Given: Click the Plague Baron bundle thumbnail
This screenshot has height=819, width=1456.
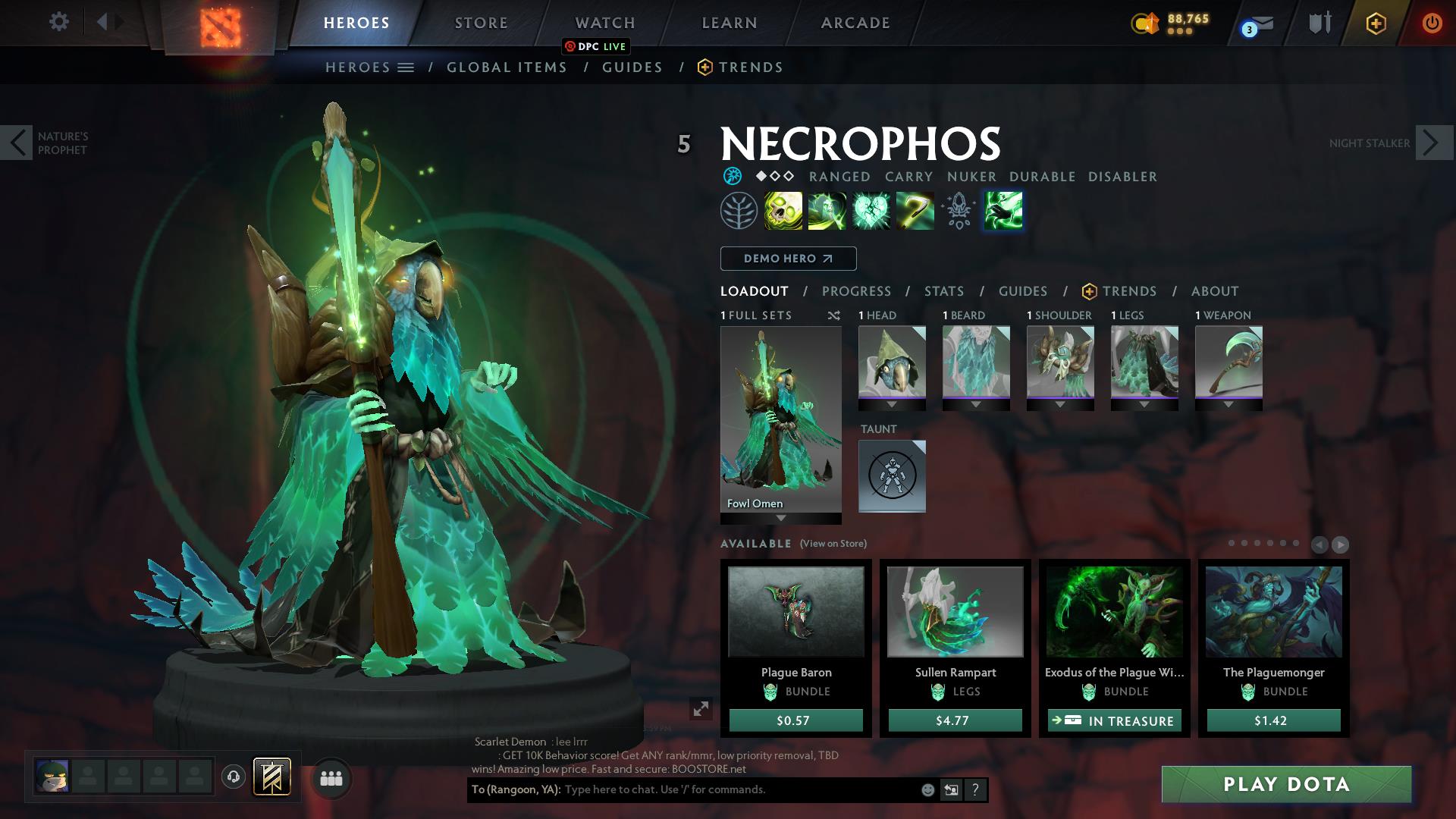Looking at the screenshot, I should click(x=796, y=610).
